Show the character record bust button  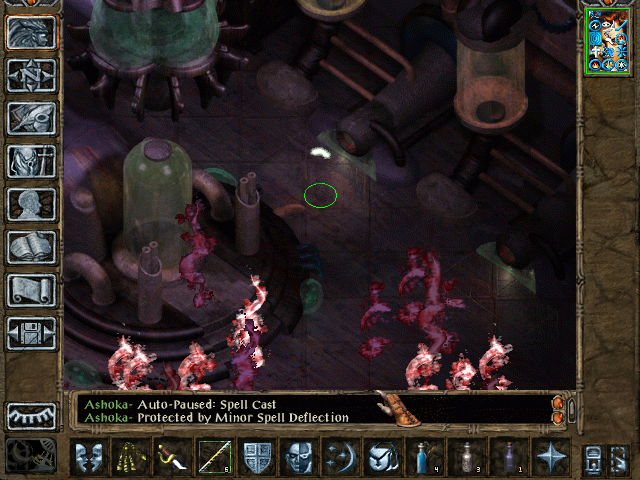point(32,204)
